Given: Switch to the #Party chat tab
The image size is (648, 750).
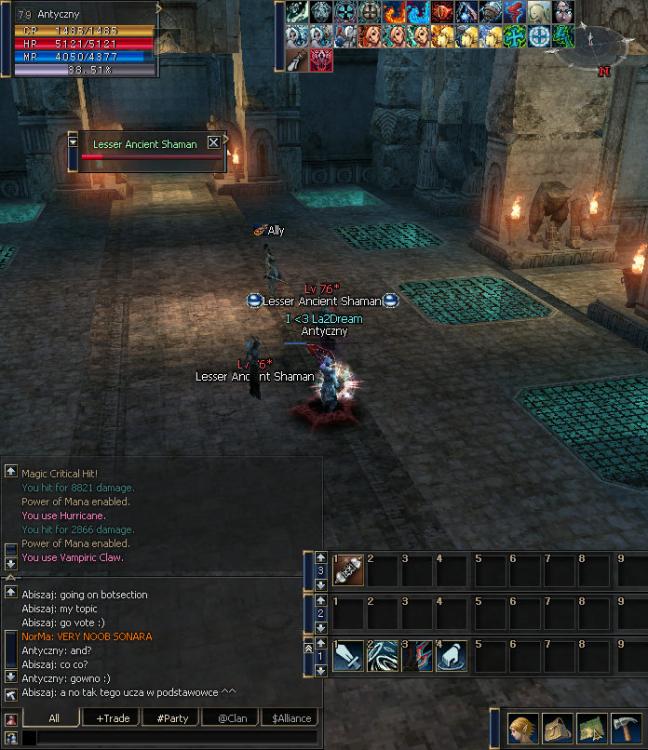Looking at the screenshot, I should pyautogui.click(x=172, y=718).
